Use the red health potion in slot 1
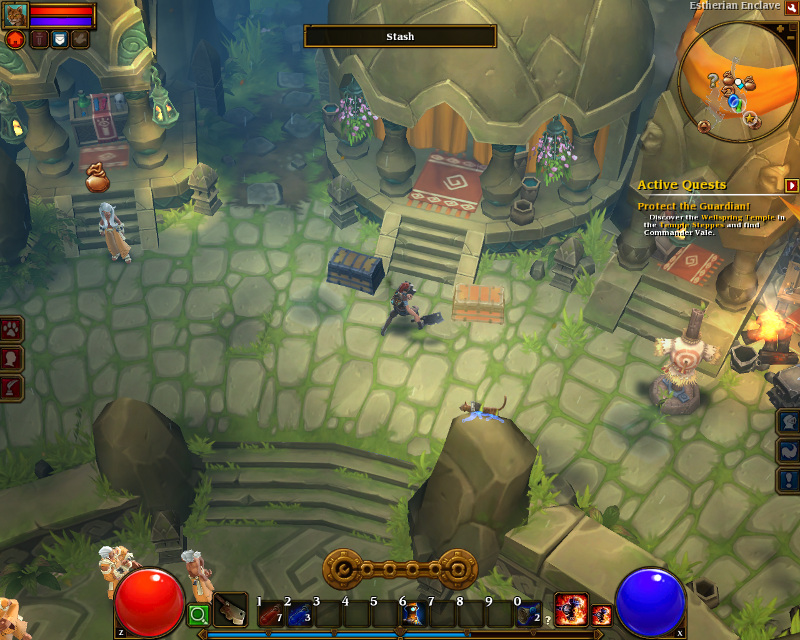This screenshot has height=640, width=800. click(x=270, y=613)
